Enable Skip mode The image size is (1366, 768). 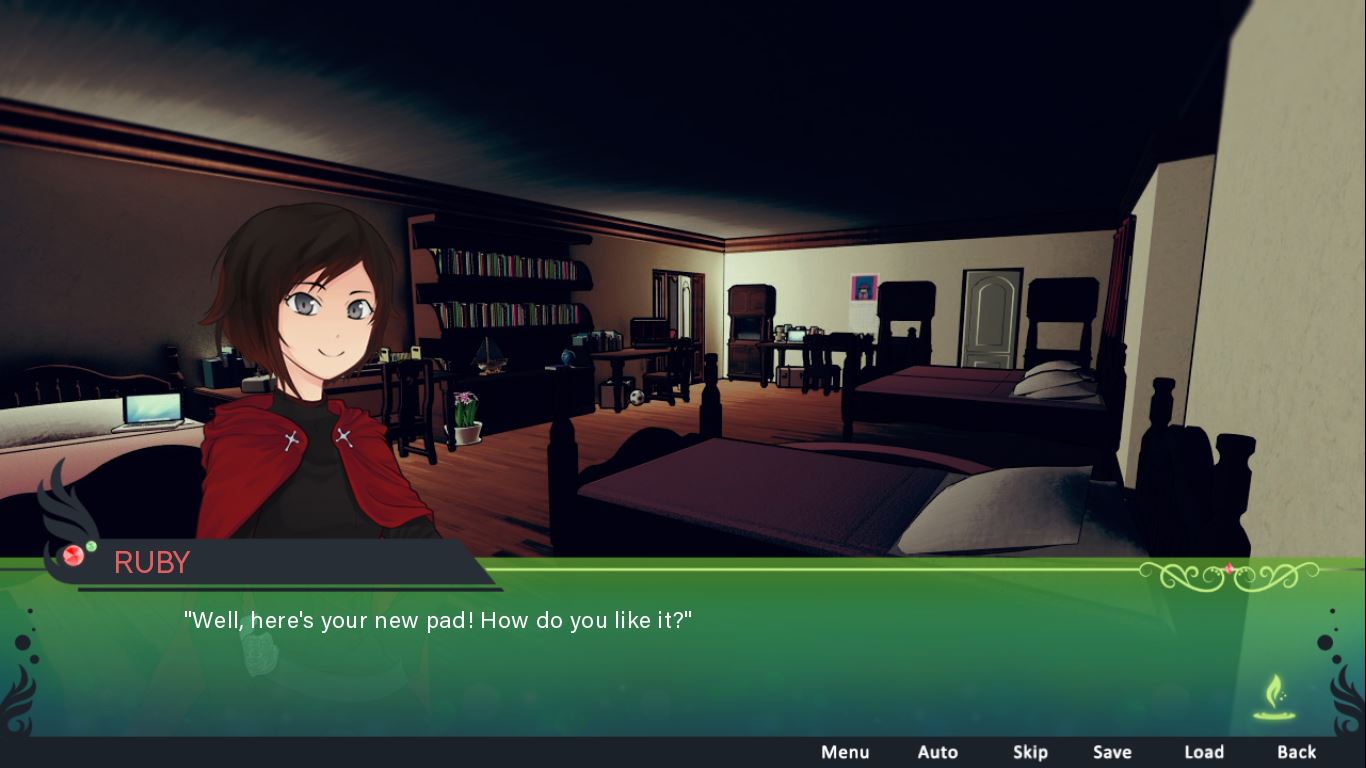point(1031,752)
